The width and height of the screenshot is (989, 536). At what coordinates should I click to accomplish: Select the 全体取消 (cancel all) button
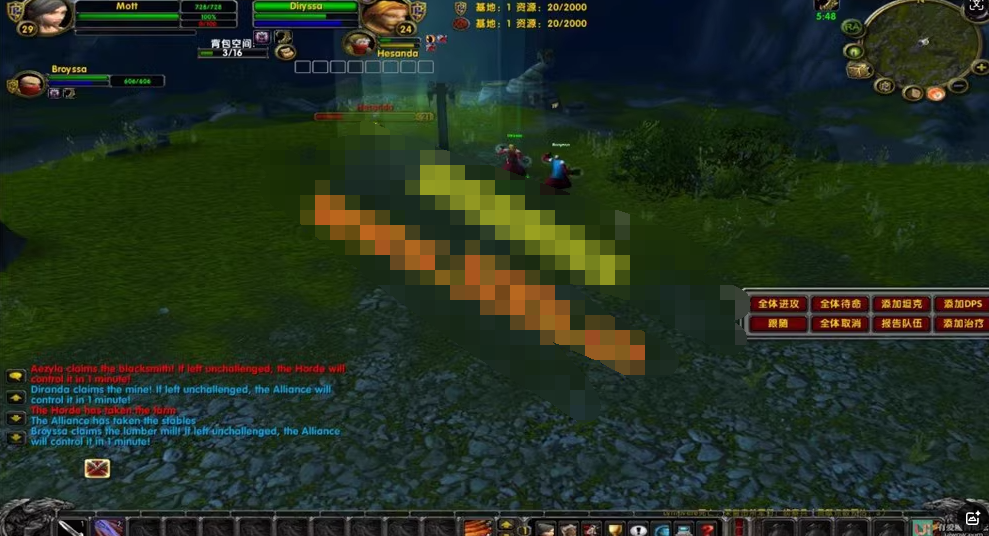coord(840,324)
